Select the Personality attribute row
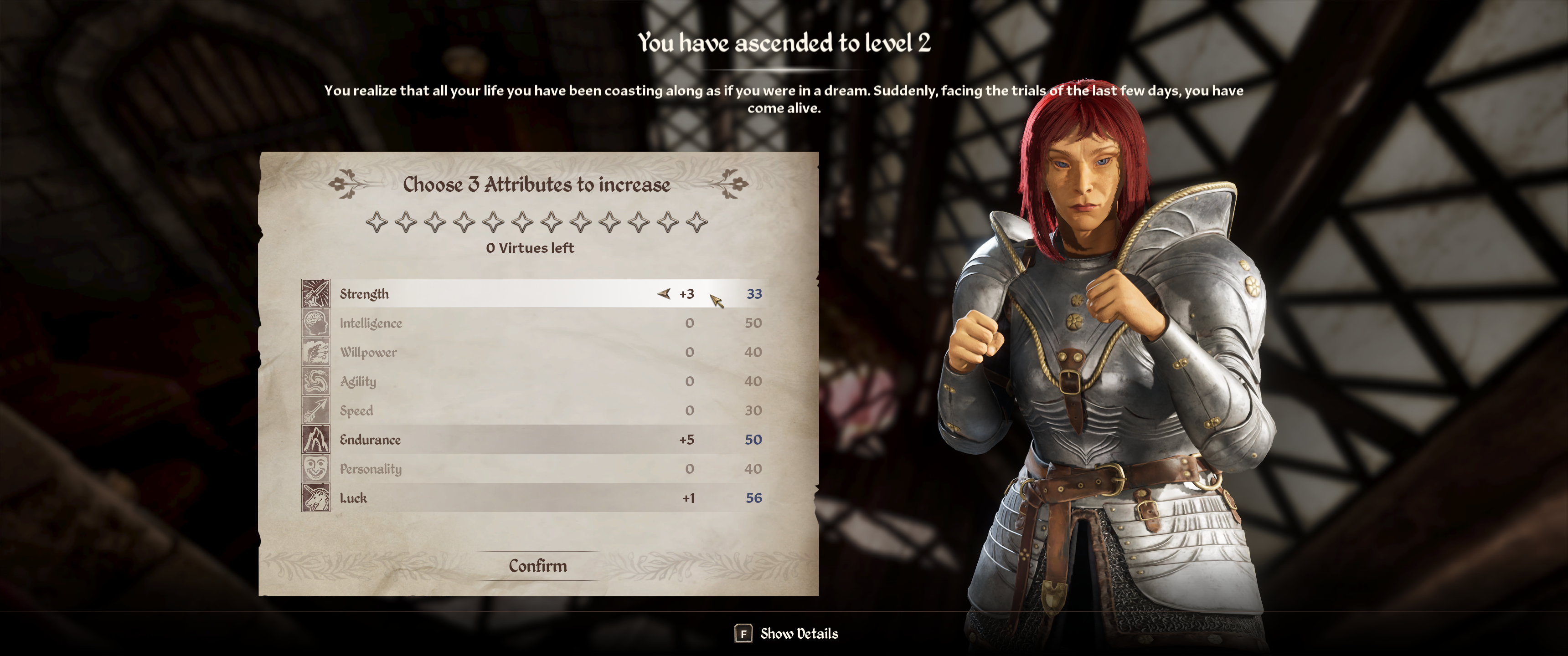1568x656 pixels. 487,469
